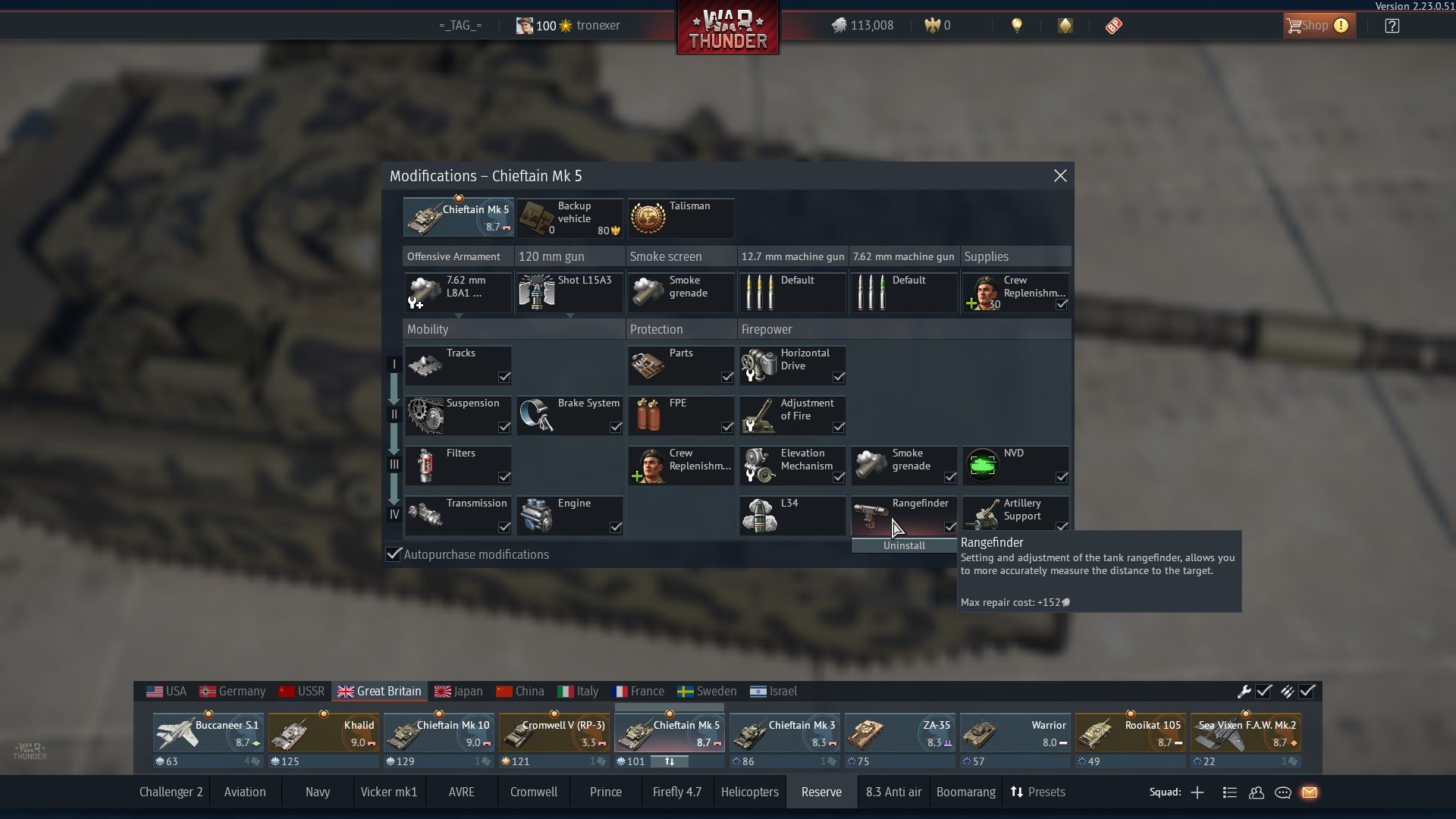Image resolution: width=1456 pixels, height=819 pixels.
Task: Select the Artillery Support modification
Action: [1015, 515]
